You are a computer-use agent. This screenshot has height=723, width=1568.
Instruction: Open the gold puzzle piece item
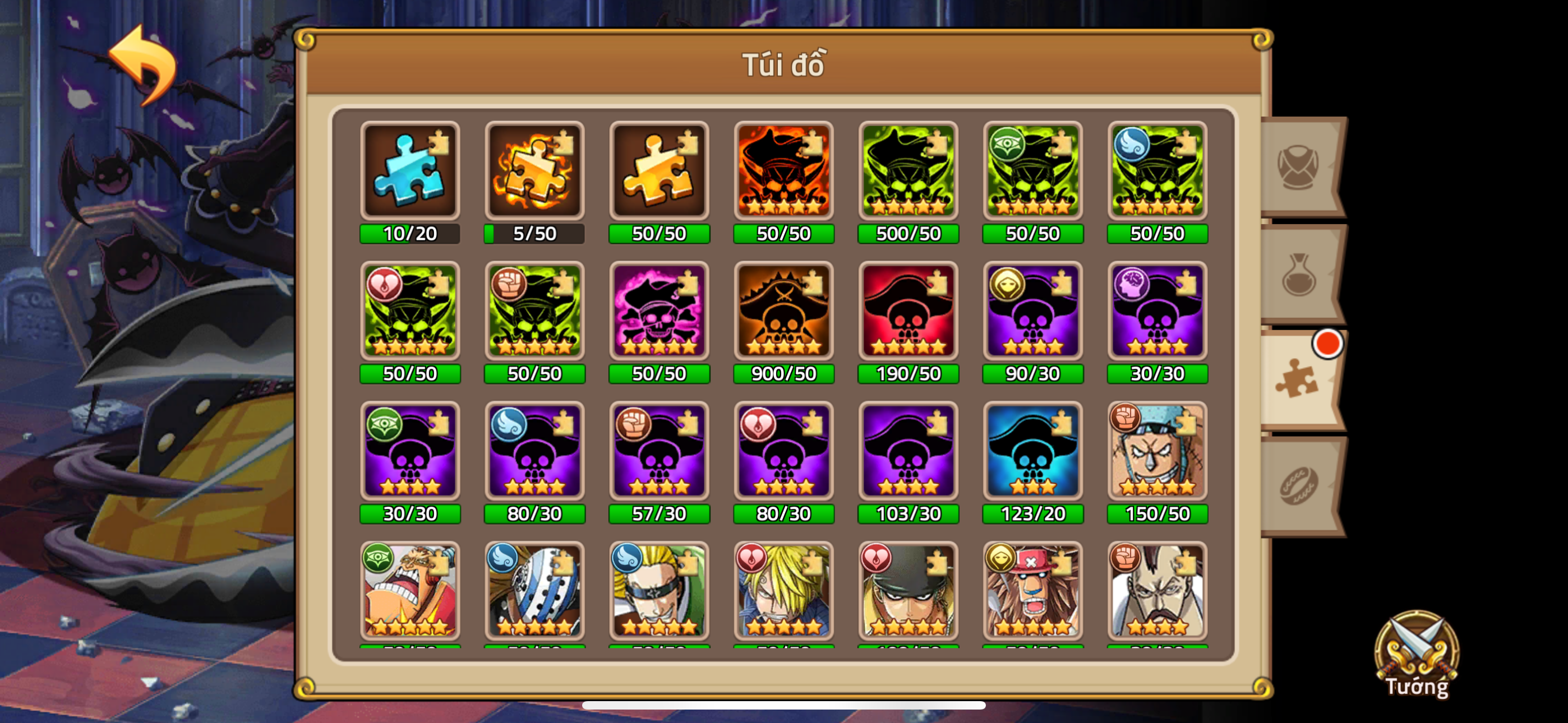tap(659, 172)
